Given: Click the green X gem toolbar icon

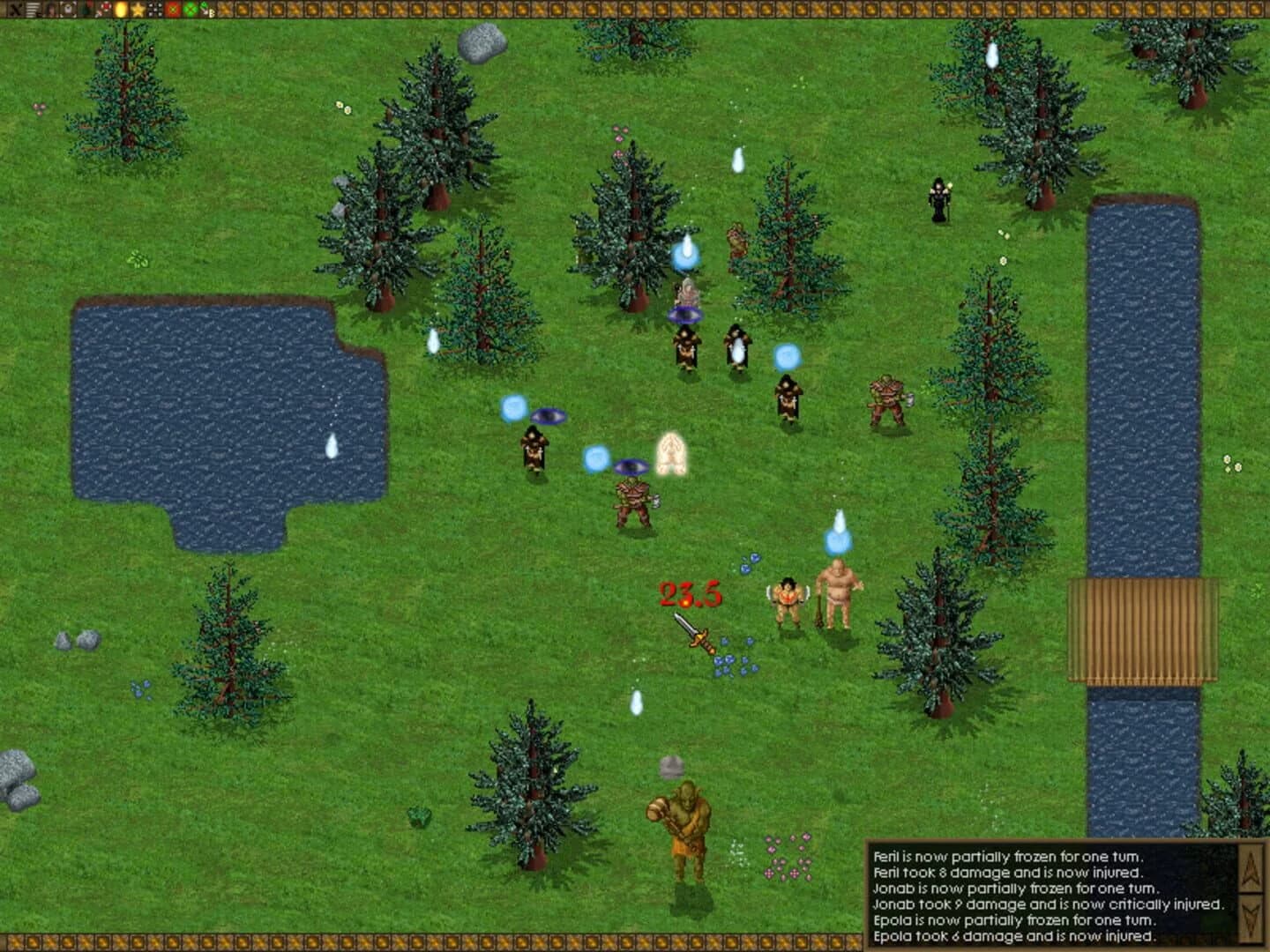Looking at the screenshot, I should pos(190,11).
